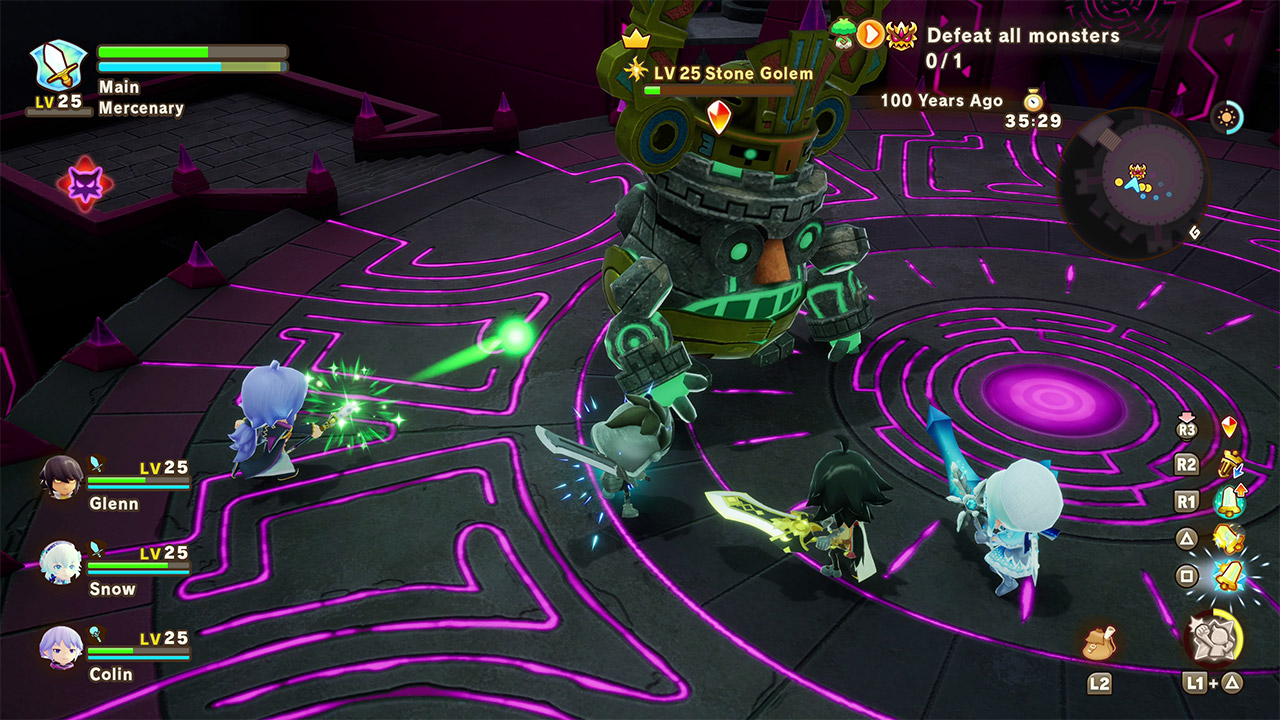This screenshot has height=720, width=1280.
Task: Use the lantern skill with blue down-arrow
Action: point(1229,463)
